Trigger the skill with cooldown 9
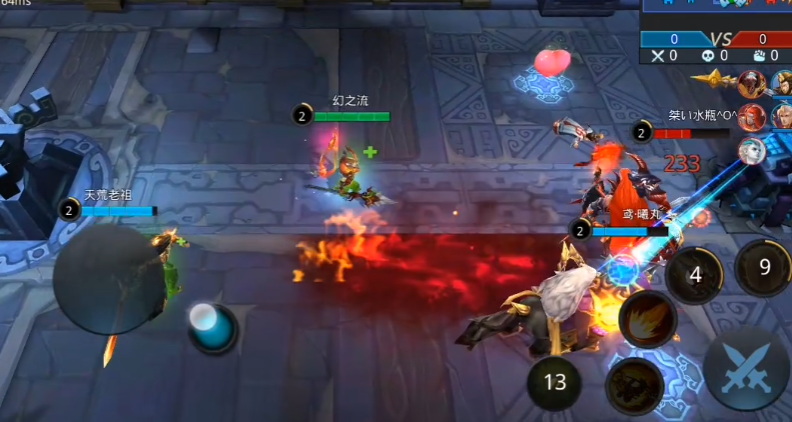792x422 pixels. (x=763, y=267)
